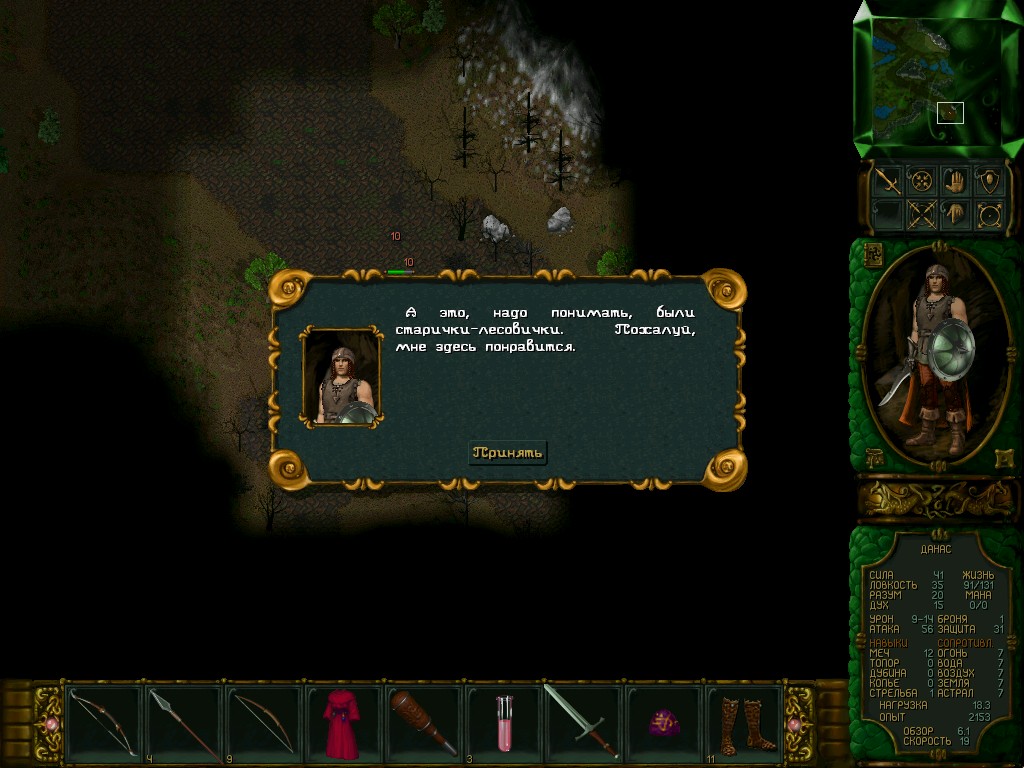The height and width of the screenshot is (768, 1024).
Task: Select the steel sword inventory slot
Action: 582,722
